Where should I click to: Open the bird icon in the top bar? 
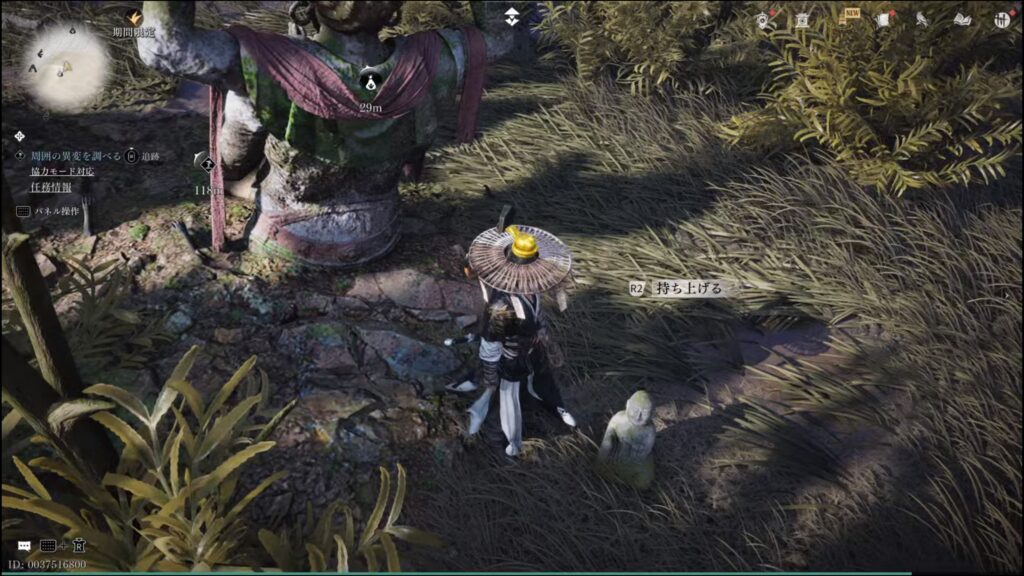coord(921,19)
